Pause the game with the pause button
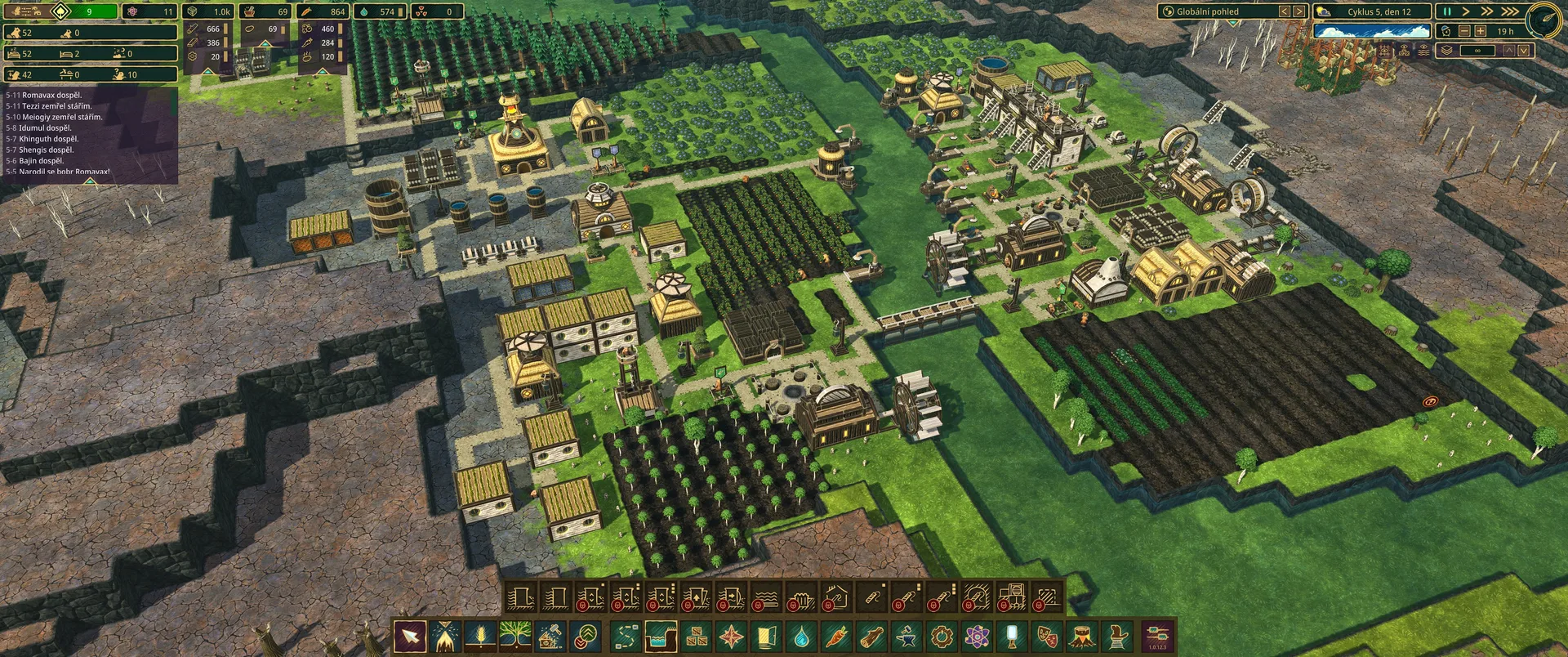Screen dimensions: 1568x657 pos(1446,11)
